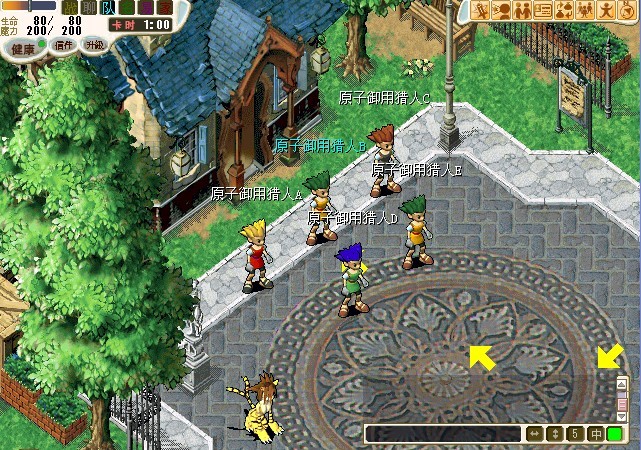Click the 升級 level-up button
641x450 pixels.
tap(95, 45)
